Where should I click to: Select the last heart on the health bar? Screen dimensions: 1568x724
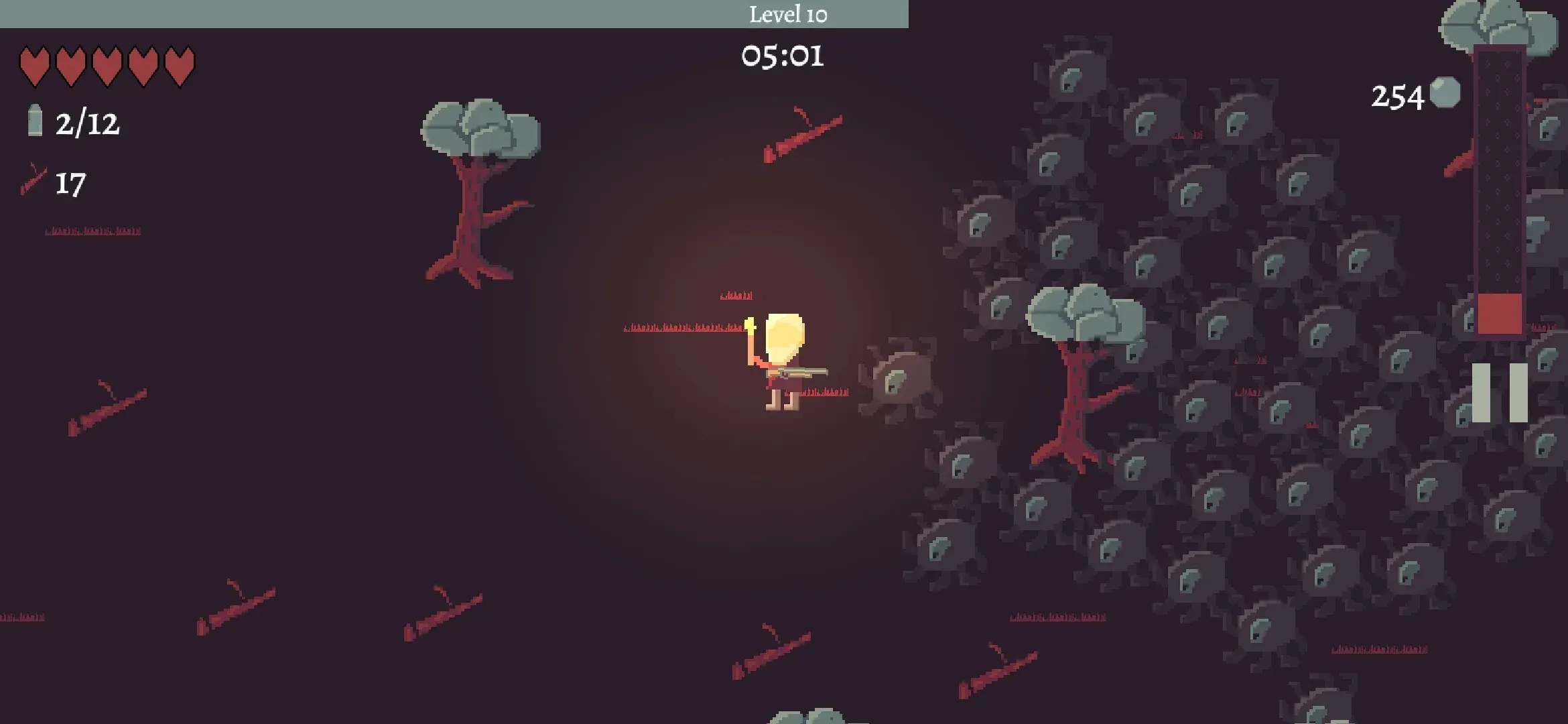coord(178,65)
